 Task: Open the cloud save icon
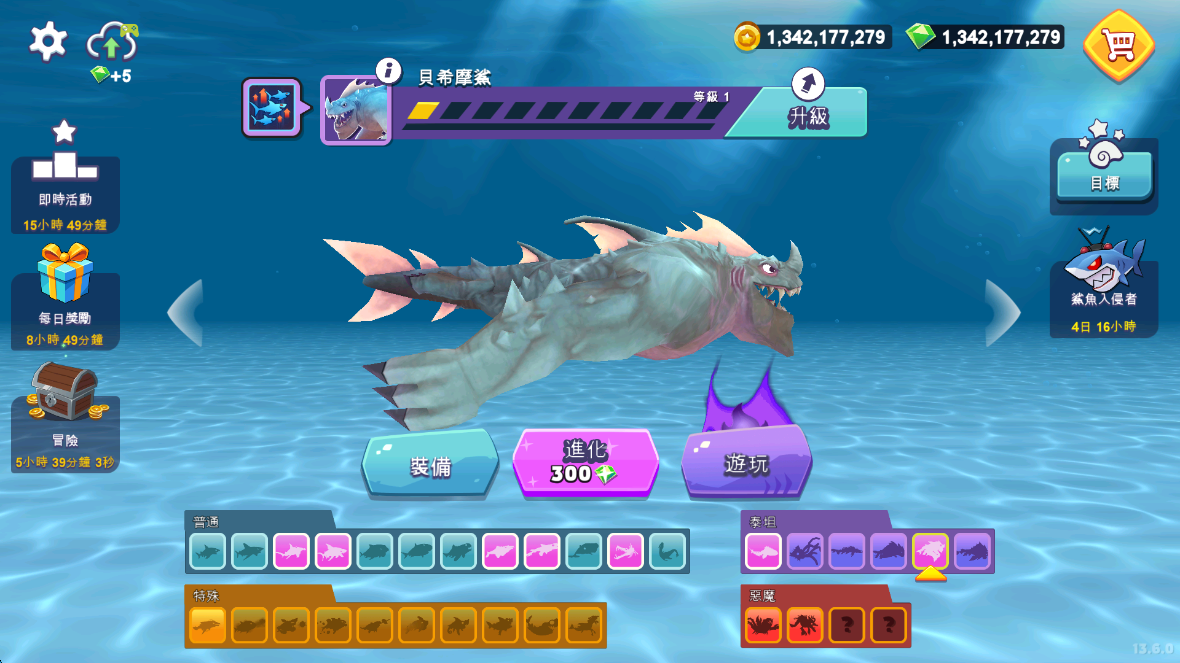coord(111,43)
